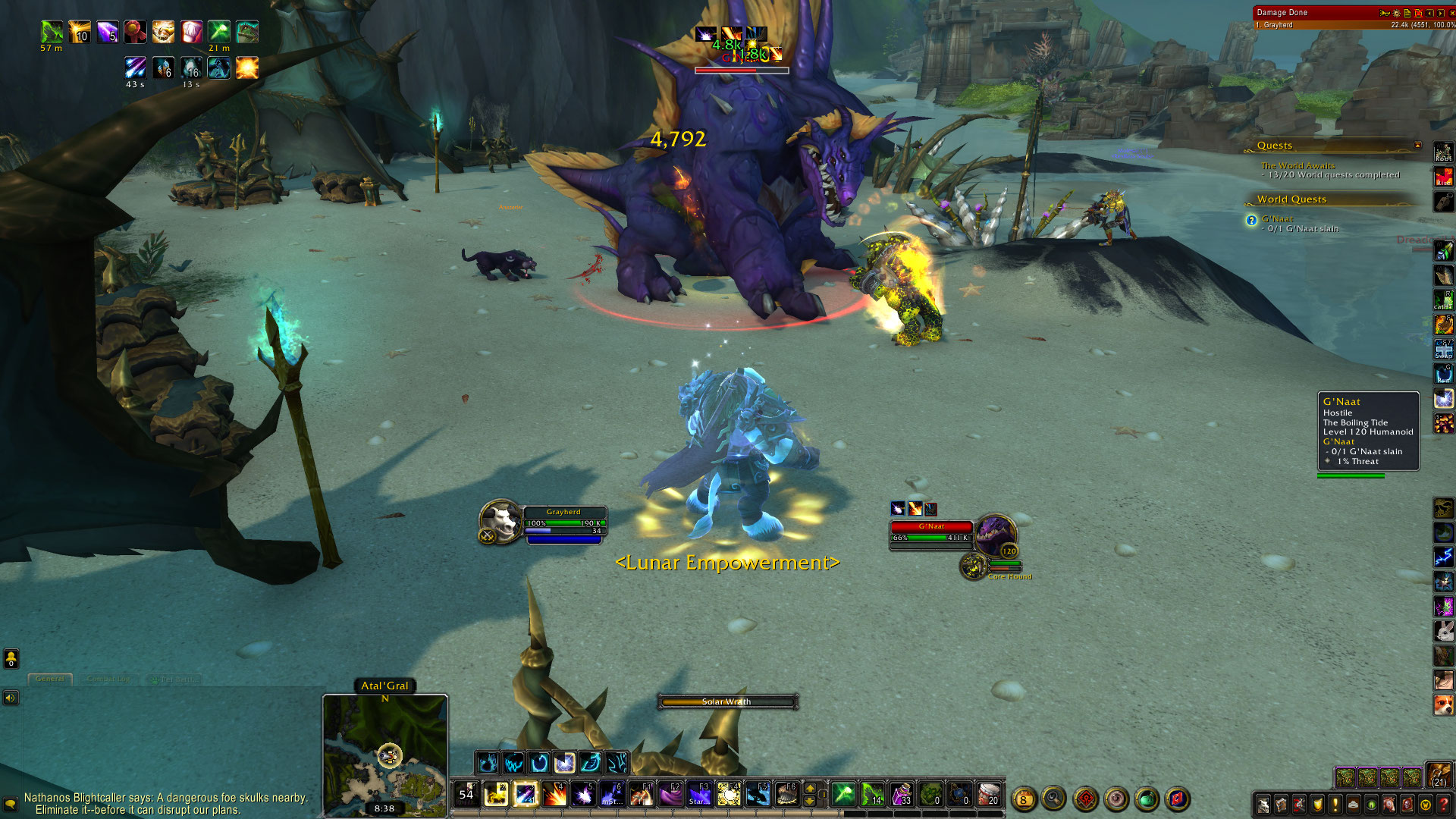Use the sun spell on F4

pos(729,794)
